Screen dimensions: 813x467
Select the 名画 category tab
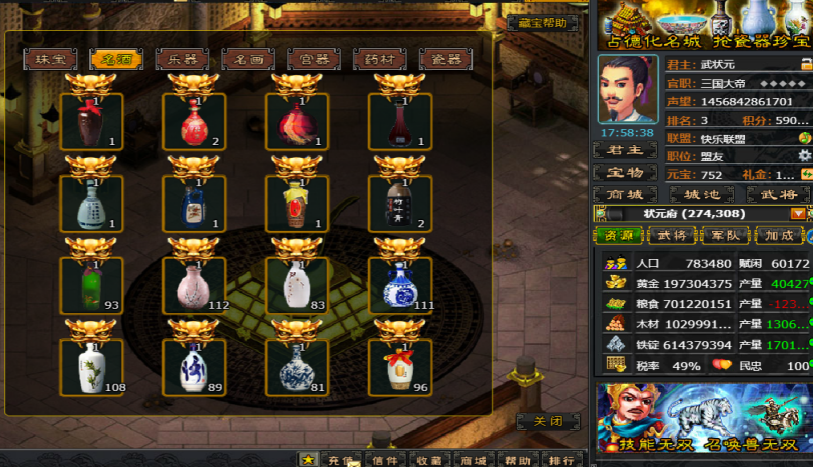point(248,59)
